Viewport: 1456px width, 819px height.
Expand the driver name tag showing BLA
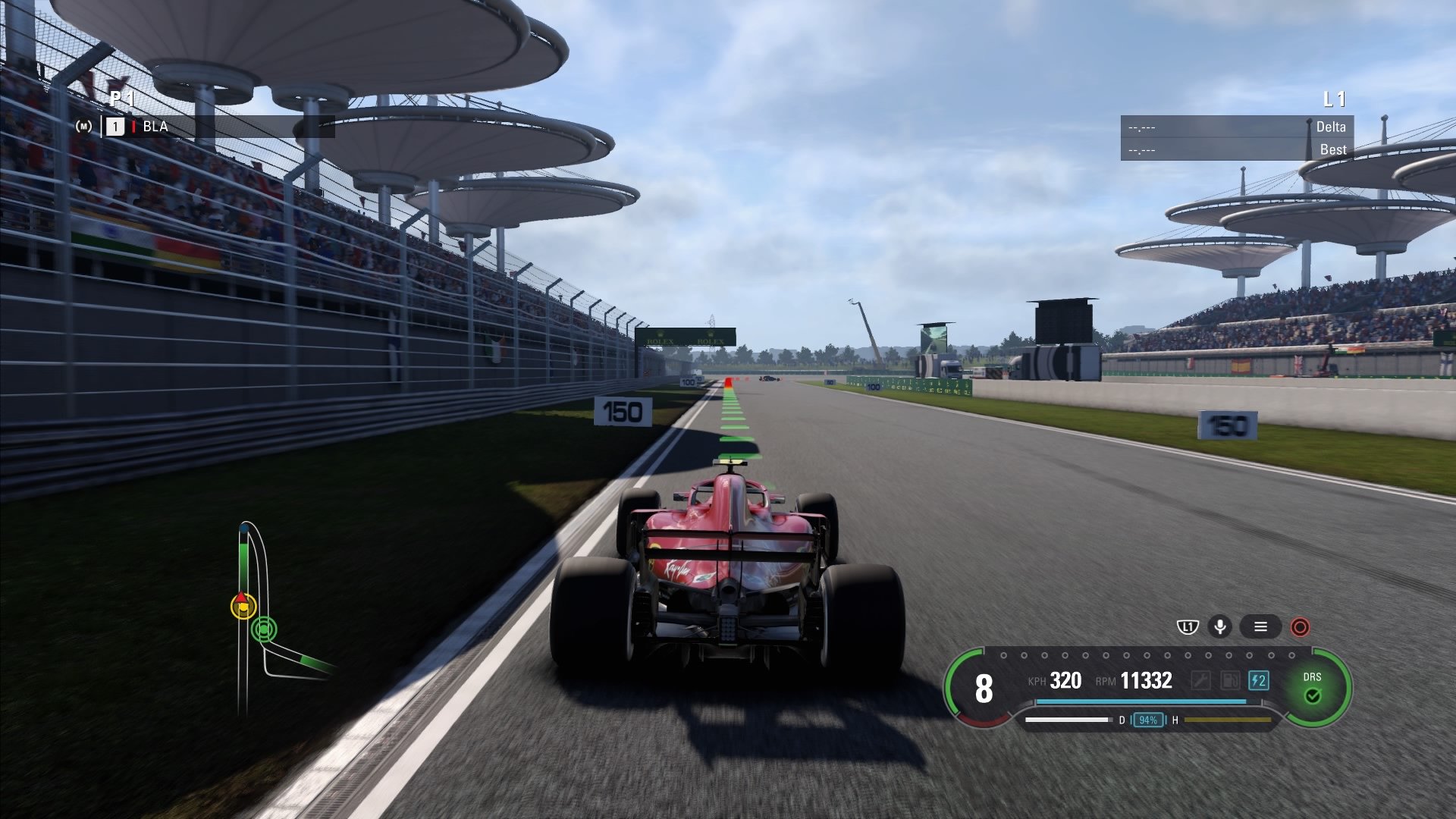click(155, 127)
